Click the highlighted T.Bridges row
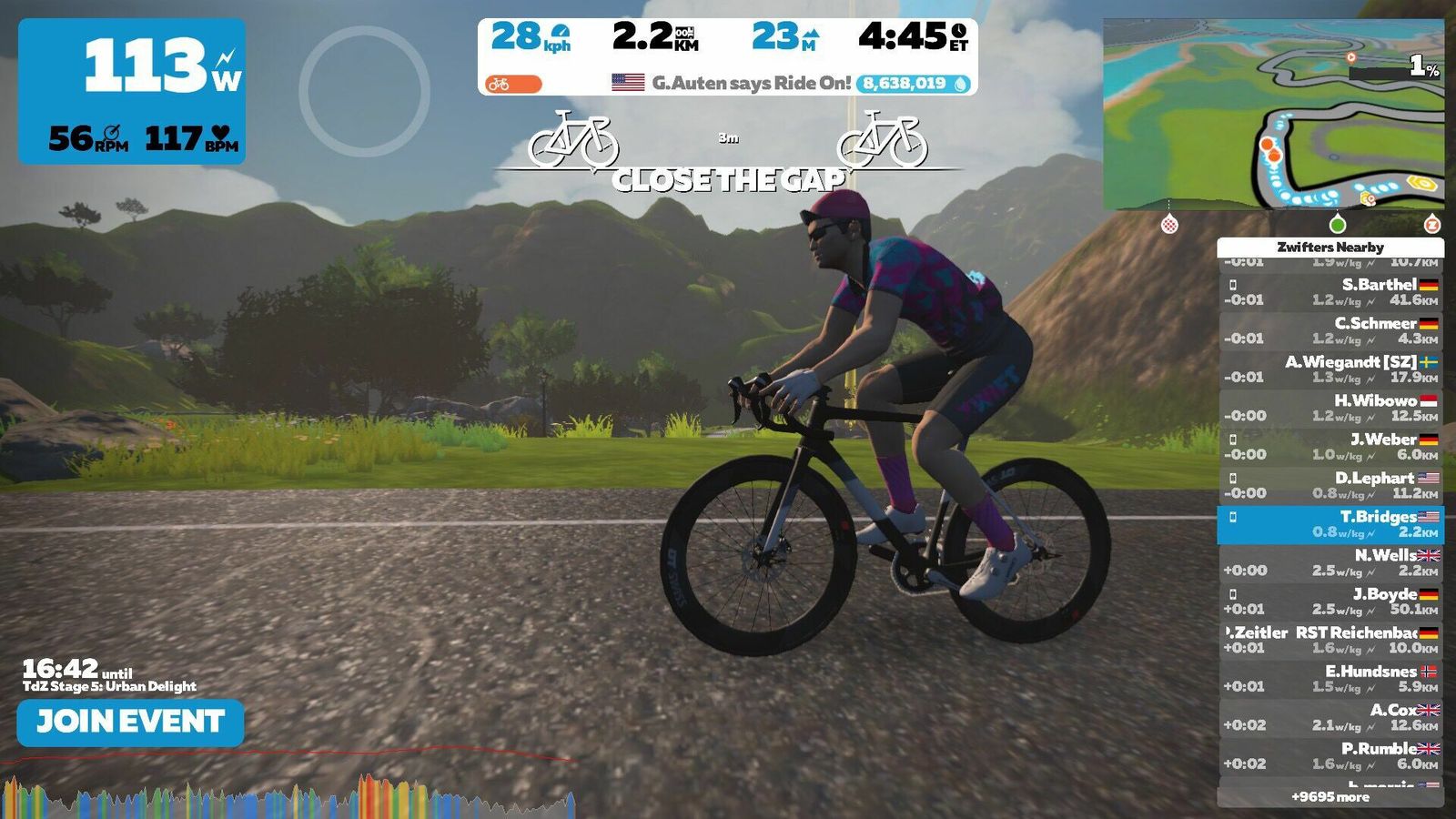Screen dimensions: 1456x819 (x=1330, y=524)
